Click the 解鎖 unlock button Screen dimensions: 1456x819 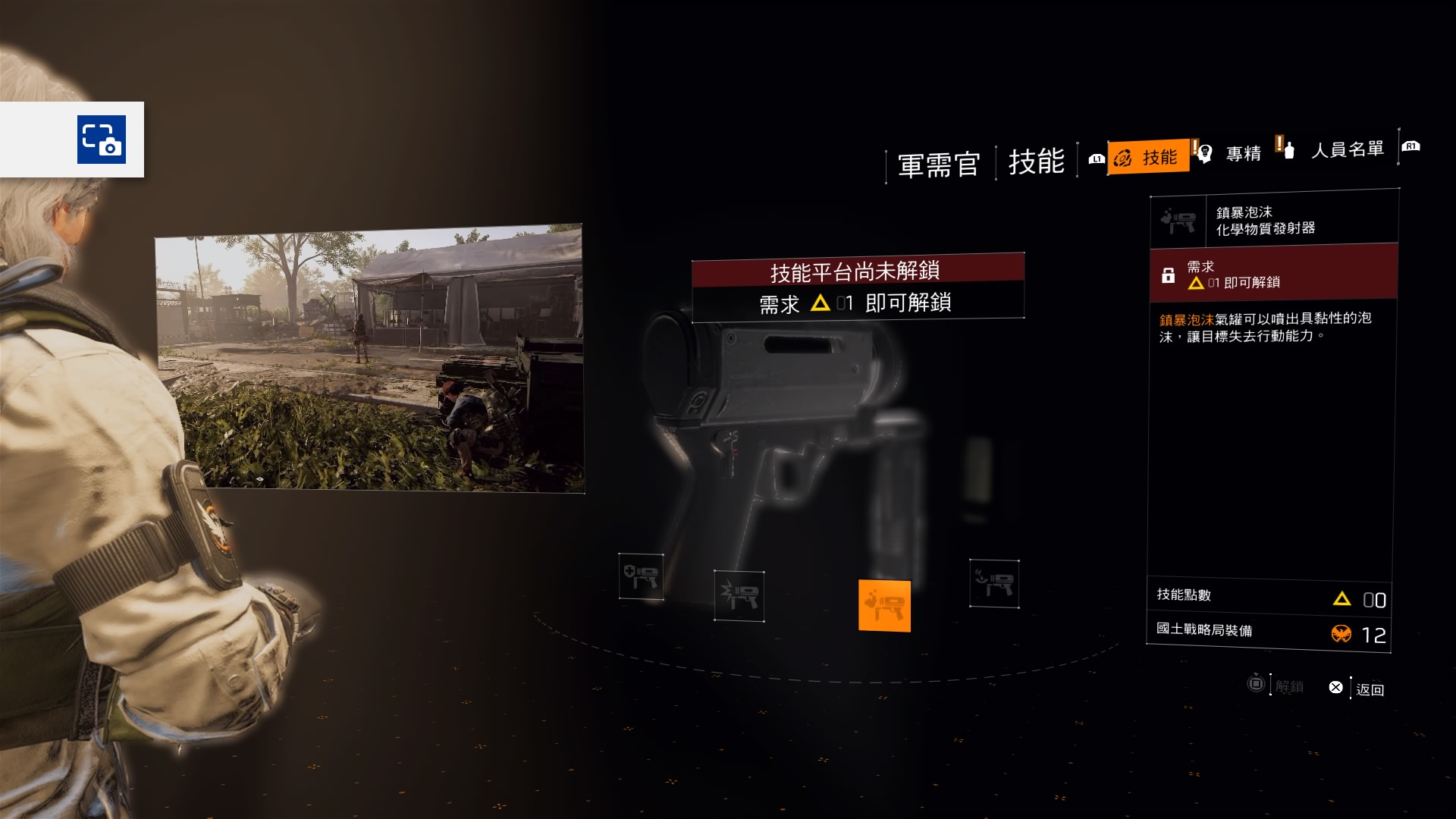point(1278,686)
